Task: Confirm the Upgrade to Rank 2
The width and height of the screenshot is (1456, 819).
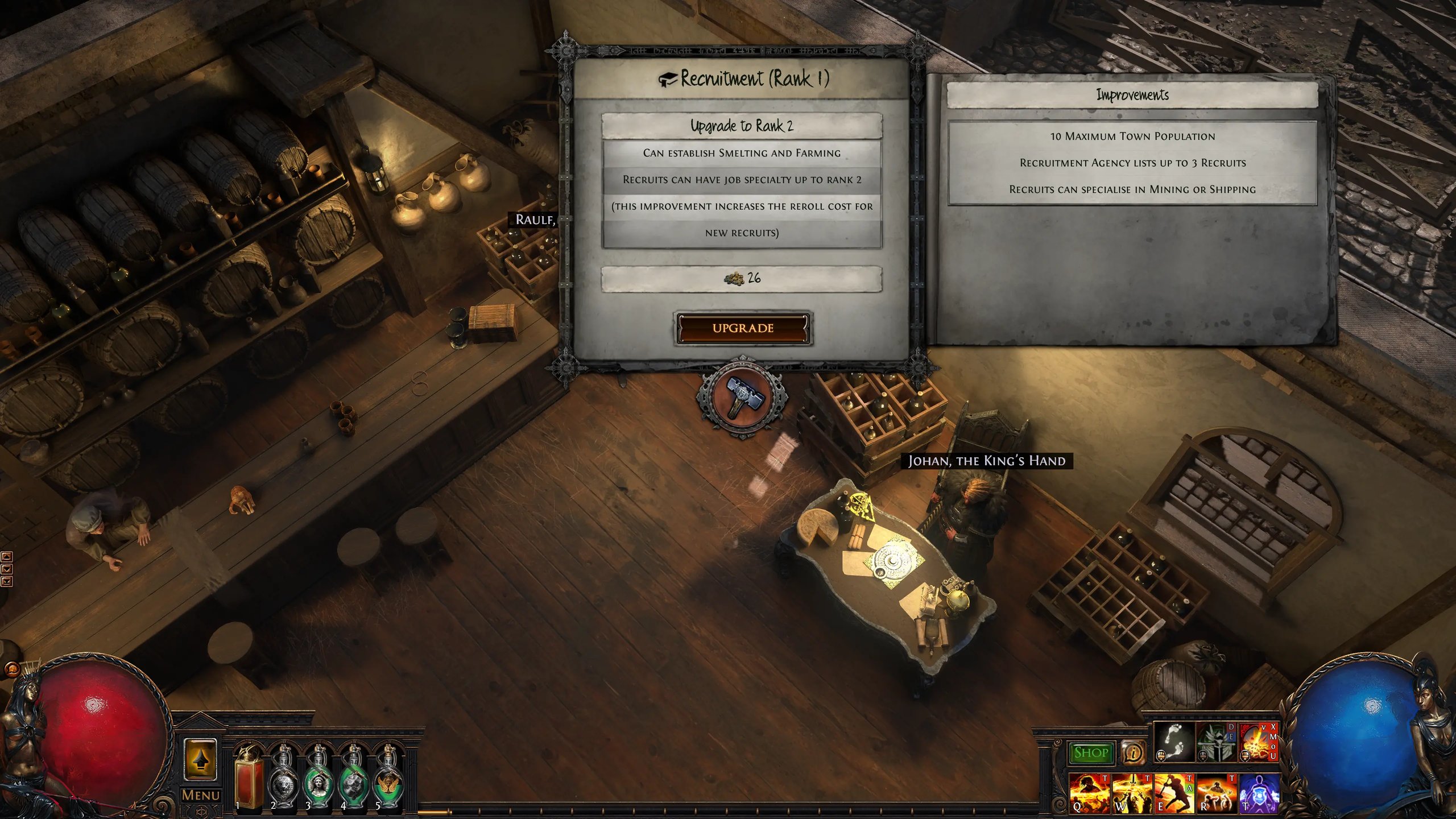Action: click(x=743, y=328)
